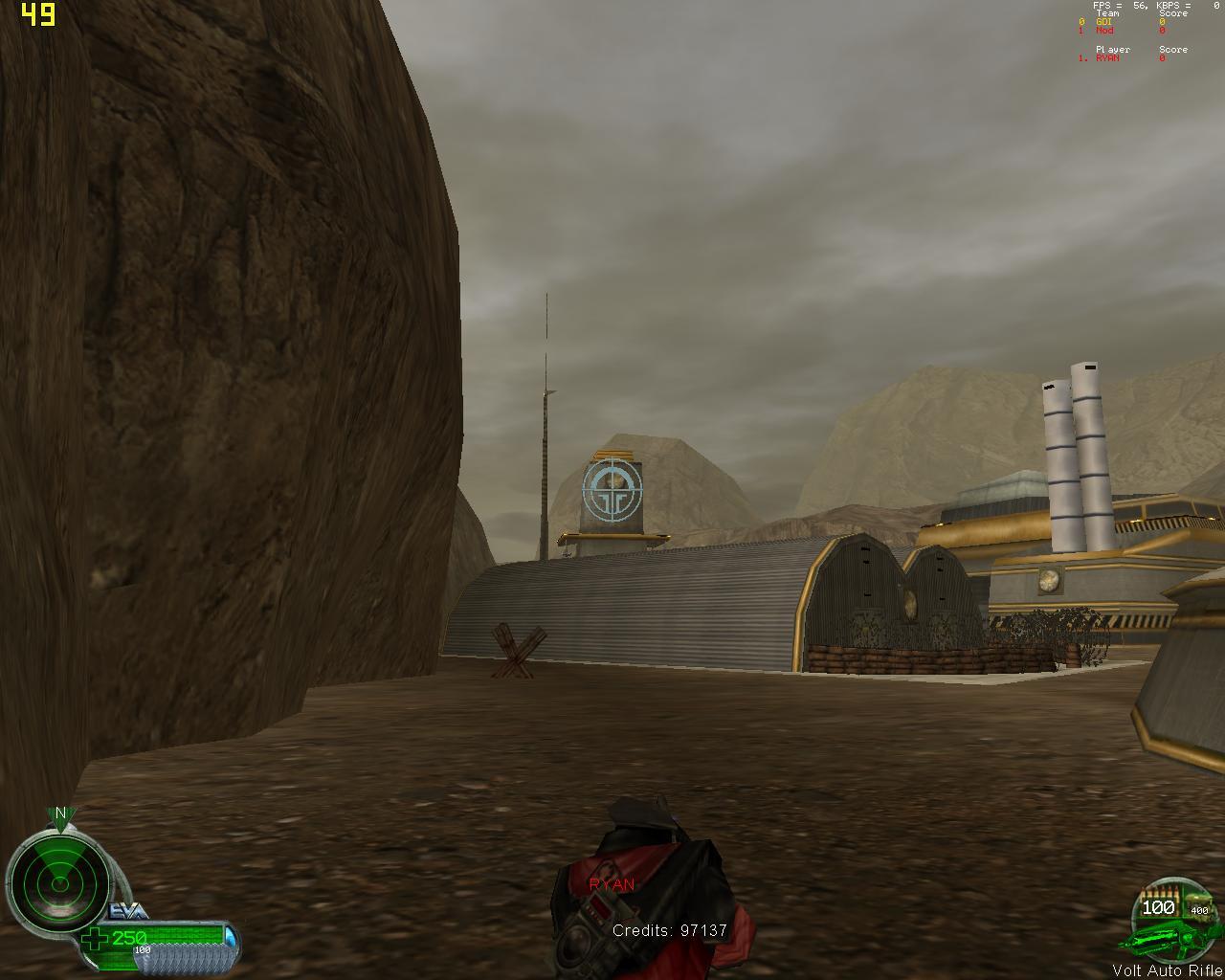Select the Nod team row in scoreboard

(1104, 31)
